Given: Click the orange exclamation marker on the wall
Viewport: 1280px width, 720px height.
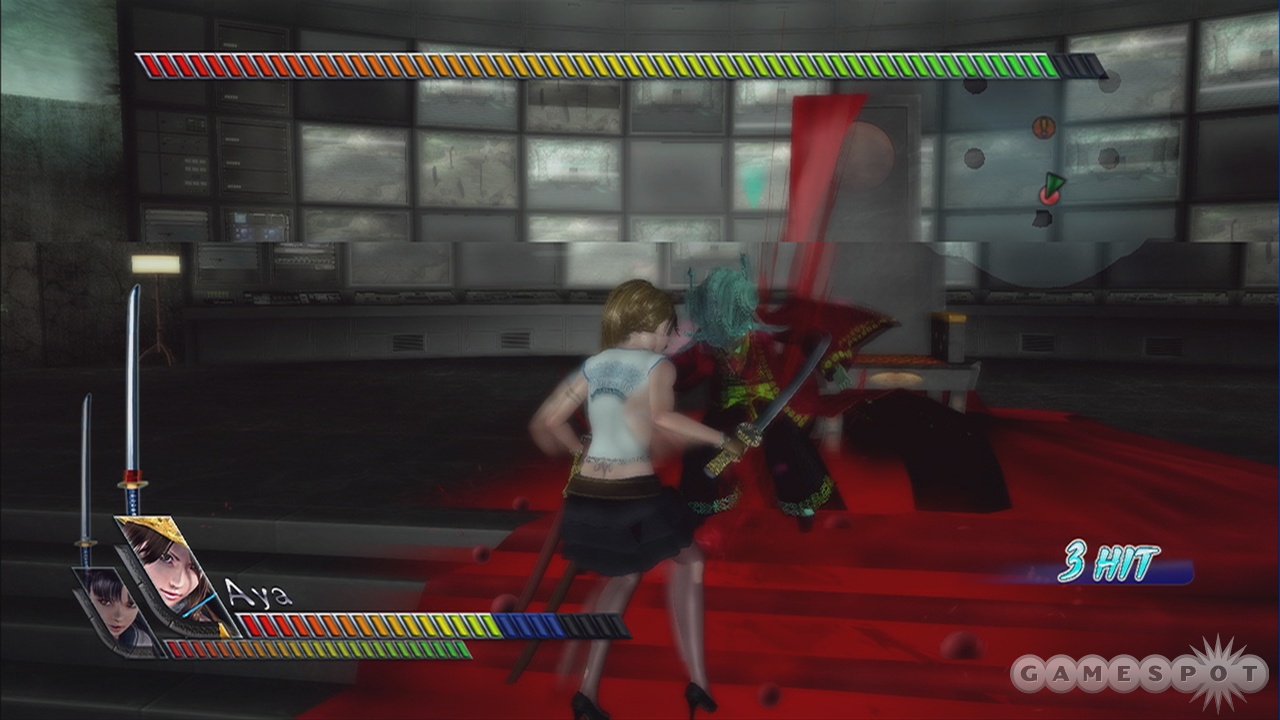Looking at the screenshot, I should (1043, 126).
